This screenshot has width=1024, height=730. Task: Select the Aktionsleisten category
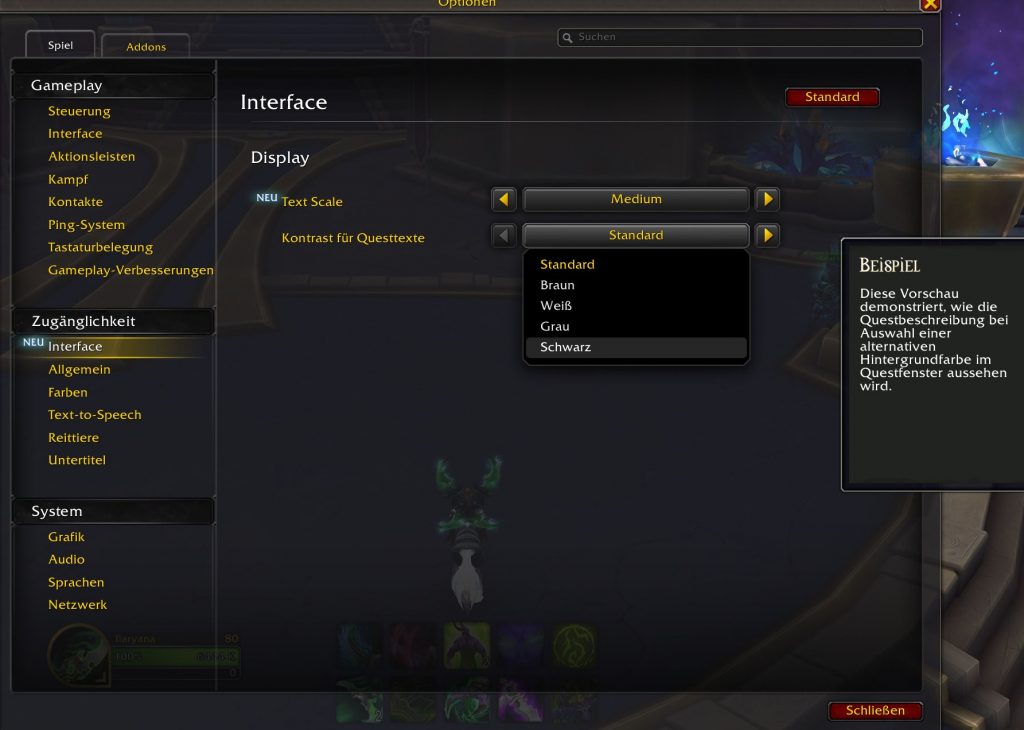91,156
